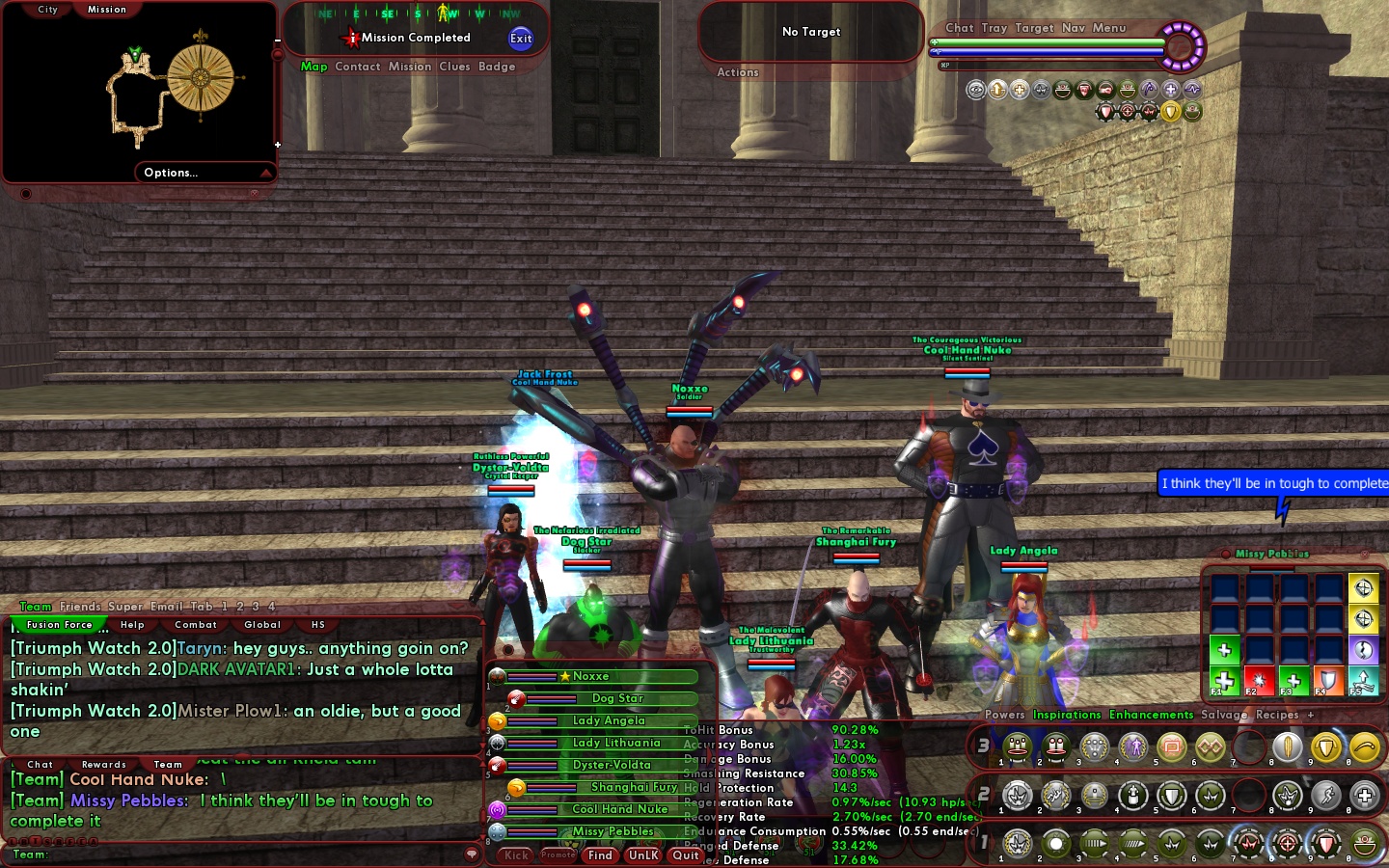Image resolution: width=1389 pixels, height=868 pixels.
Task: Open the Inspirations window
Action: click(x=1067, y=715)
